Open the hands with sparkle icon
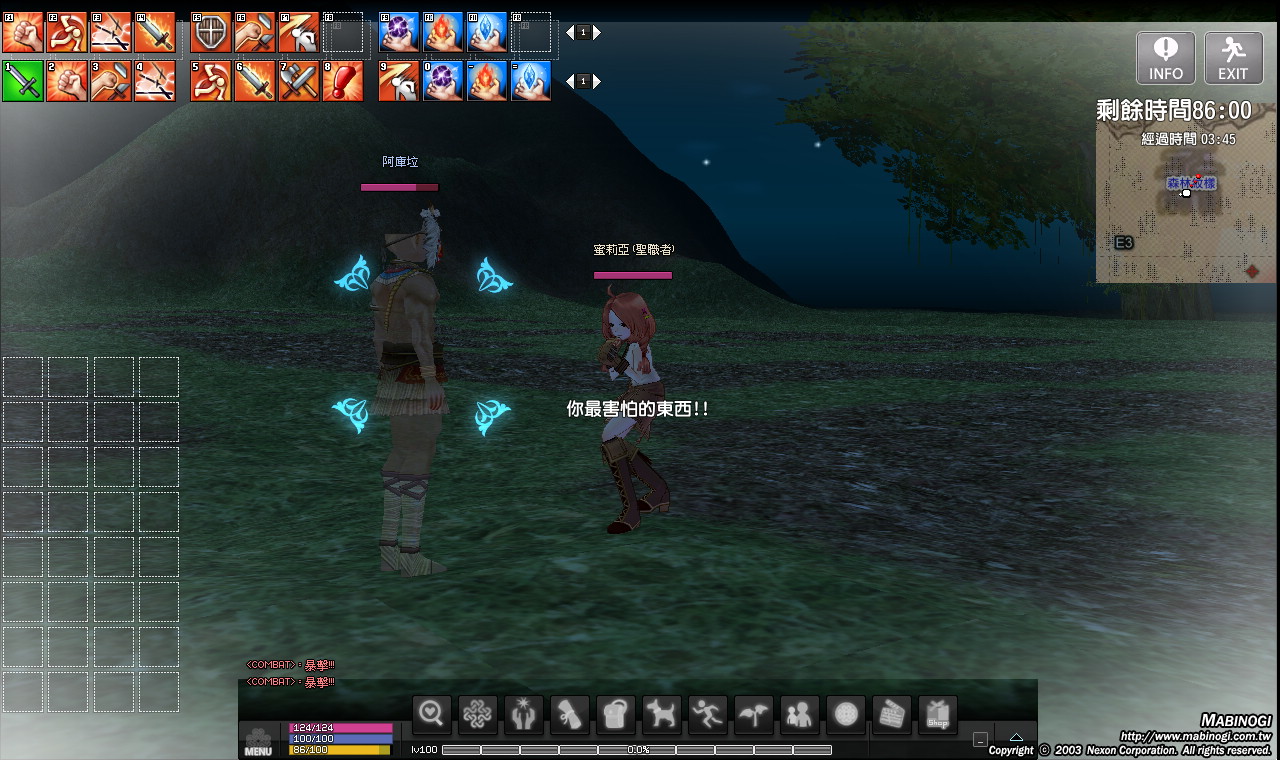This screenshot has width=1280, height=760. coord(524,714)
